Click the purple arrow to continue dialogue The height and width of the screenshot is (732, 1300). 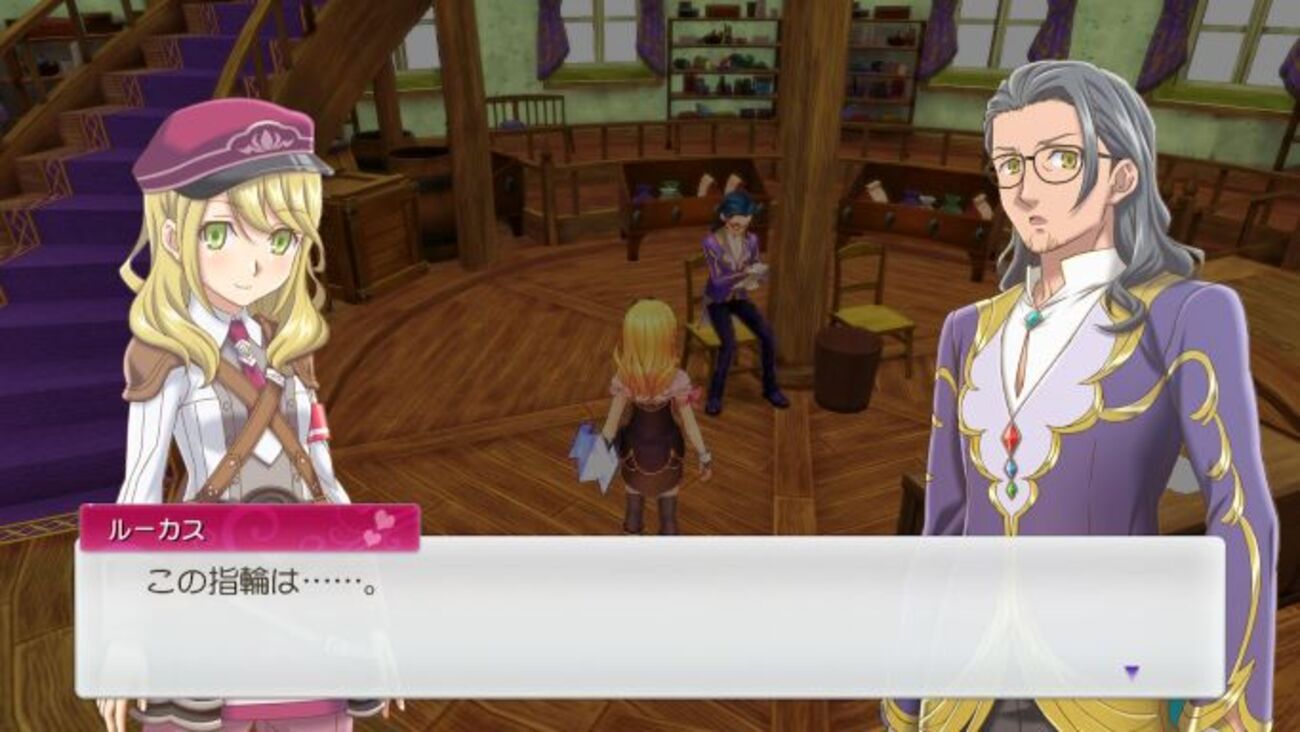(x=1131, y=672)
